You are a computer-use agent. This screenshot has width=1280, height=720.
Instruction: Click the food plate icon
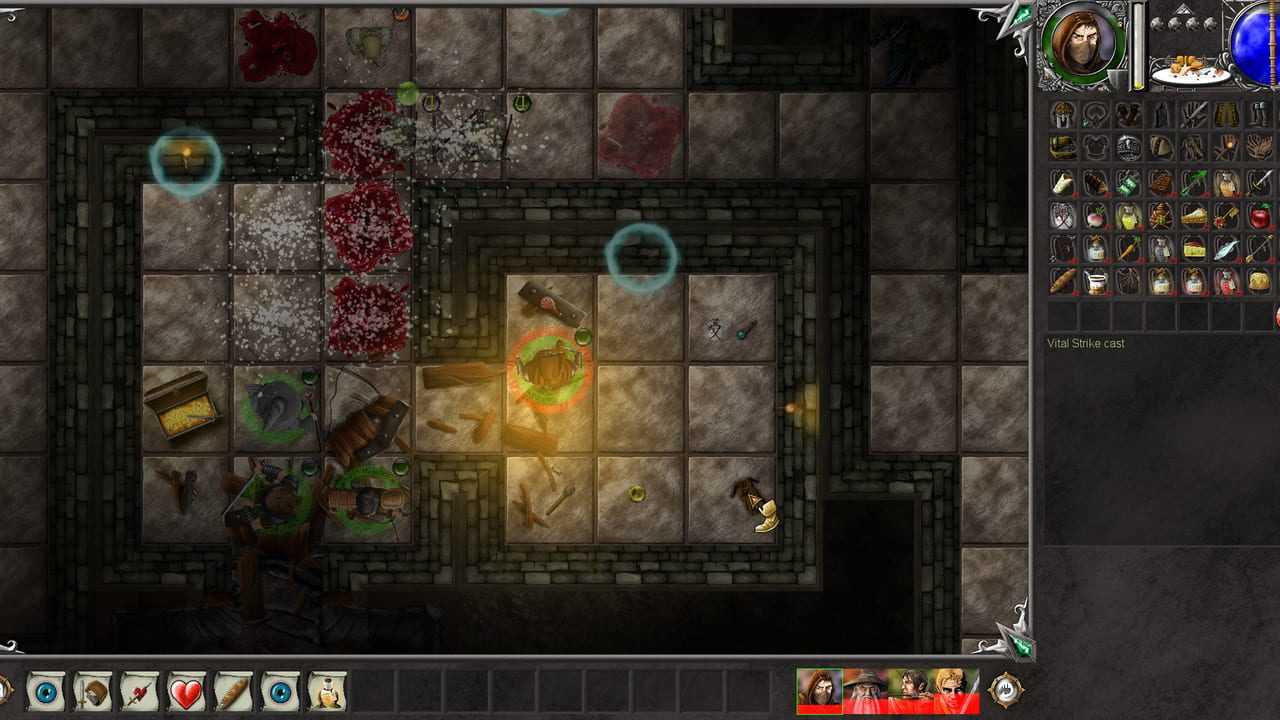point(1190,70)
